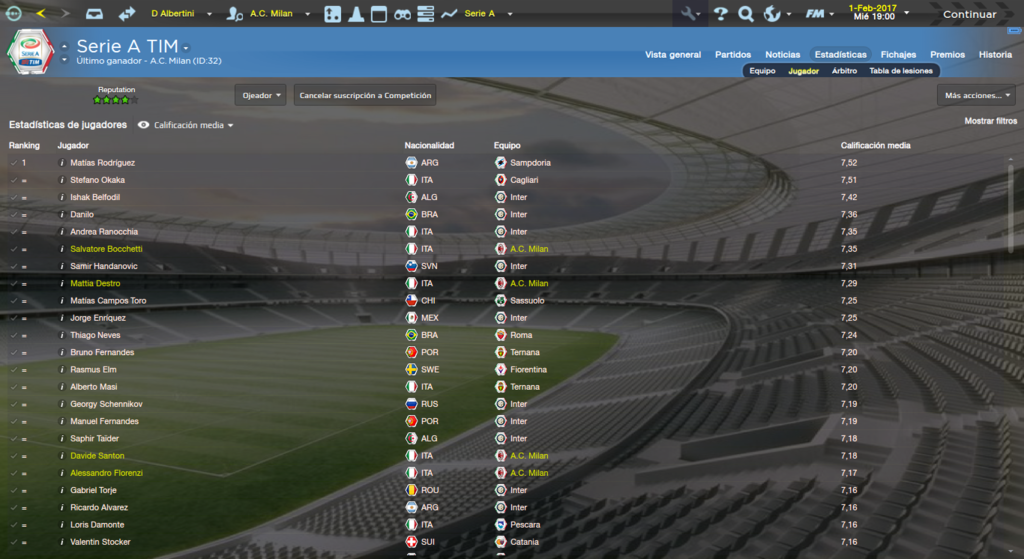Click Cancelar suscripción a Competición
The width and height of the screenshot is (1024, 559).
[365, 96]
